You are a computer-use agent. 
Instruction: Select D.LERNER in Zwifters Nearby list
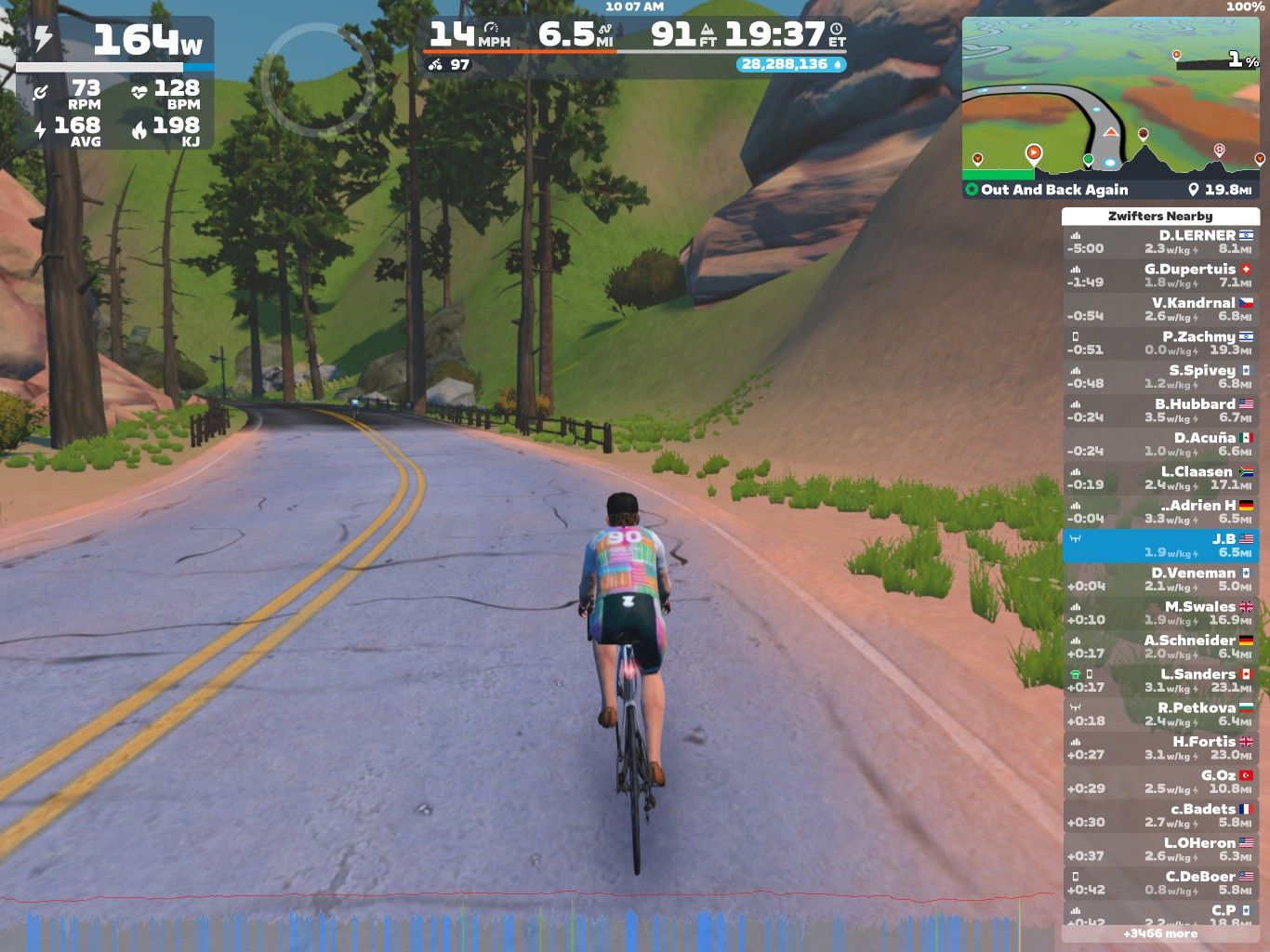pyautogui.click(x=1159, y=242)
